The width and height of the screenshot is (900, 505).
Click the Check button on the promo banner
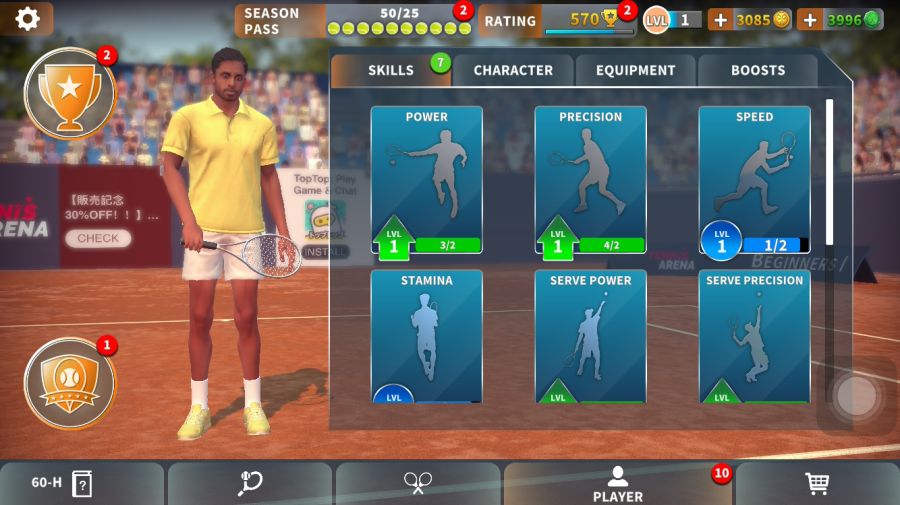point(98,239)
